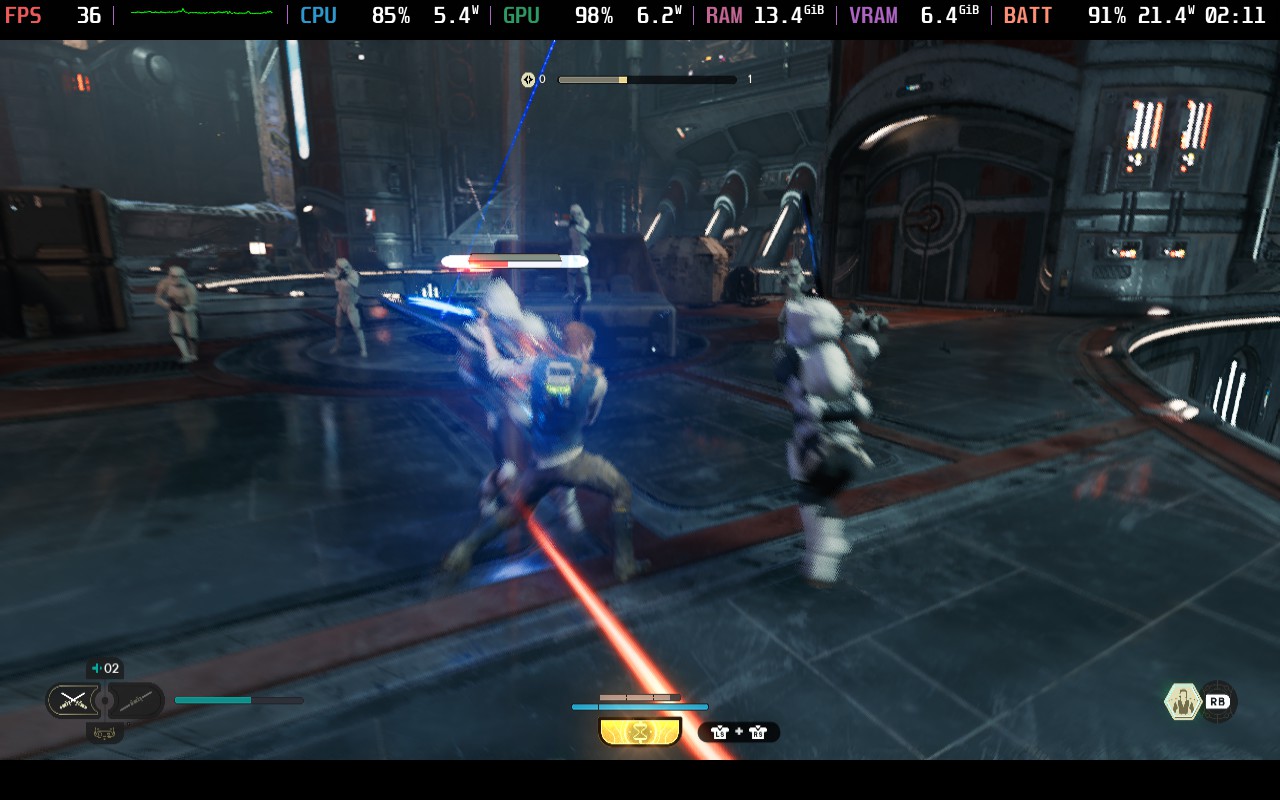The height and width of the screenshot is (800, 1280).
Task: Use the stim canister icon showing 02
Action: click(x=104, y=669)
